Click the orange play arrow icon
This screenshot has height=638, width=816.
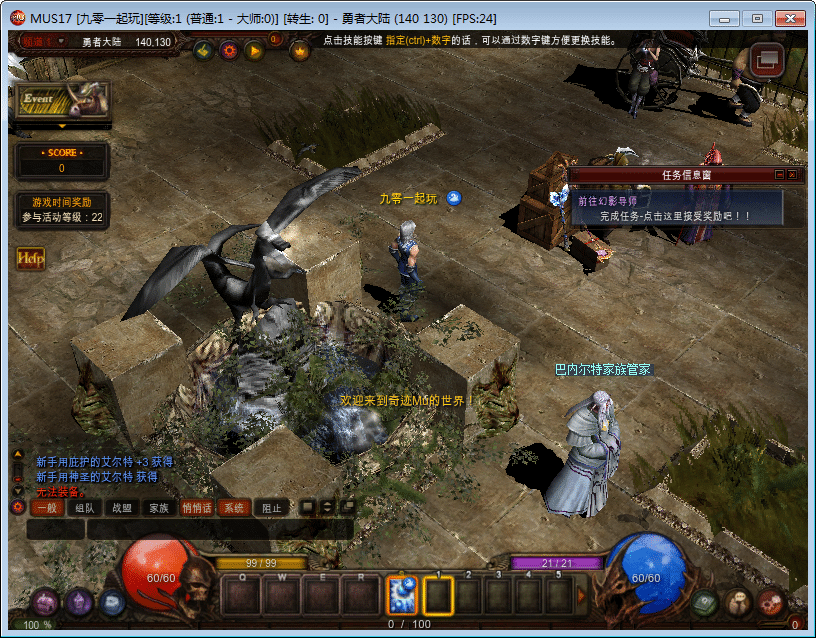click(254, 50)
